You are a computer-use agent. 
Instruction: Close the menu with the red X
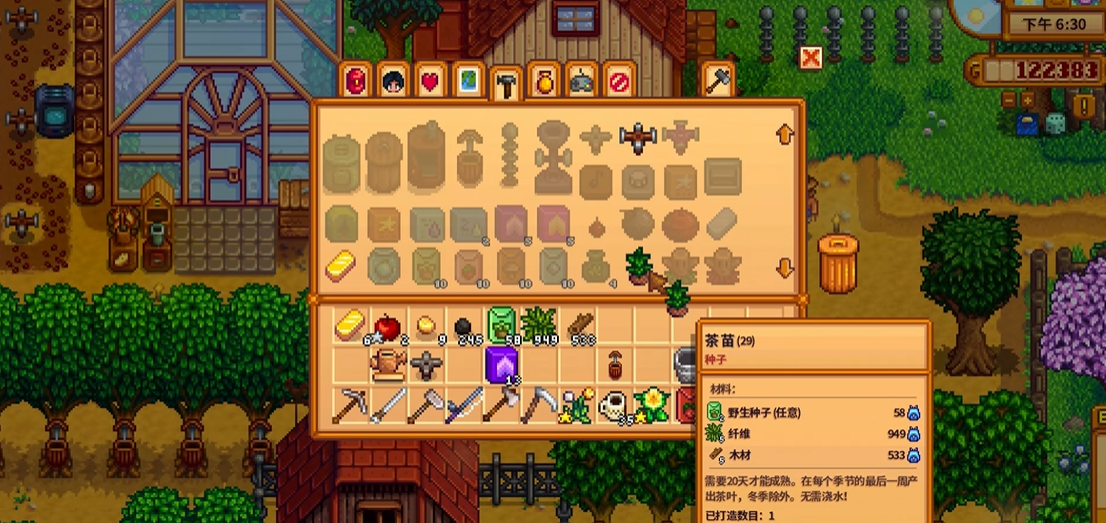(x=810, y=57)
